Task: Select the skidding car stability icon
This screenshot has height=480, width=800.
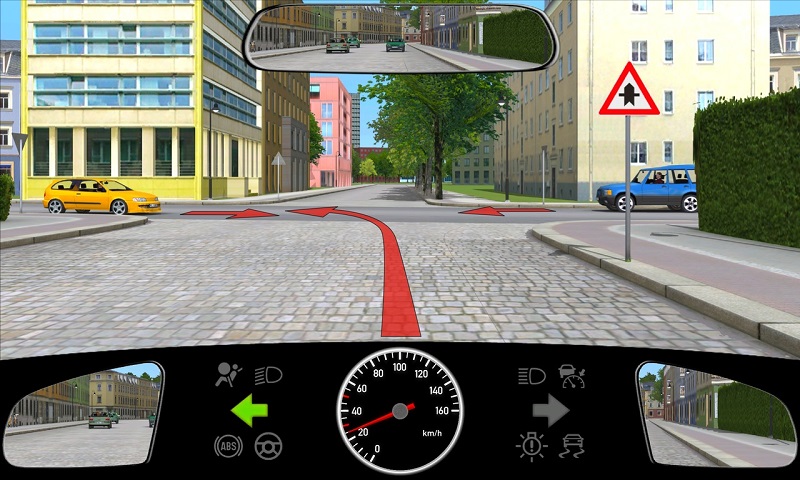Action: [x=572, y=446]
